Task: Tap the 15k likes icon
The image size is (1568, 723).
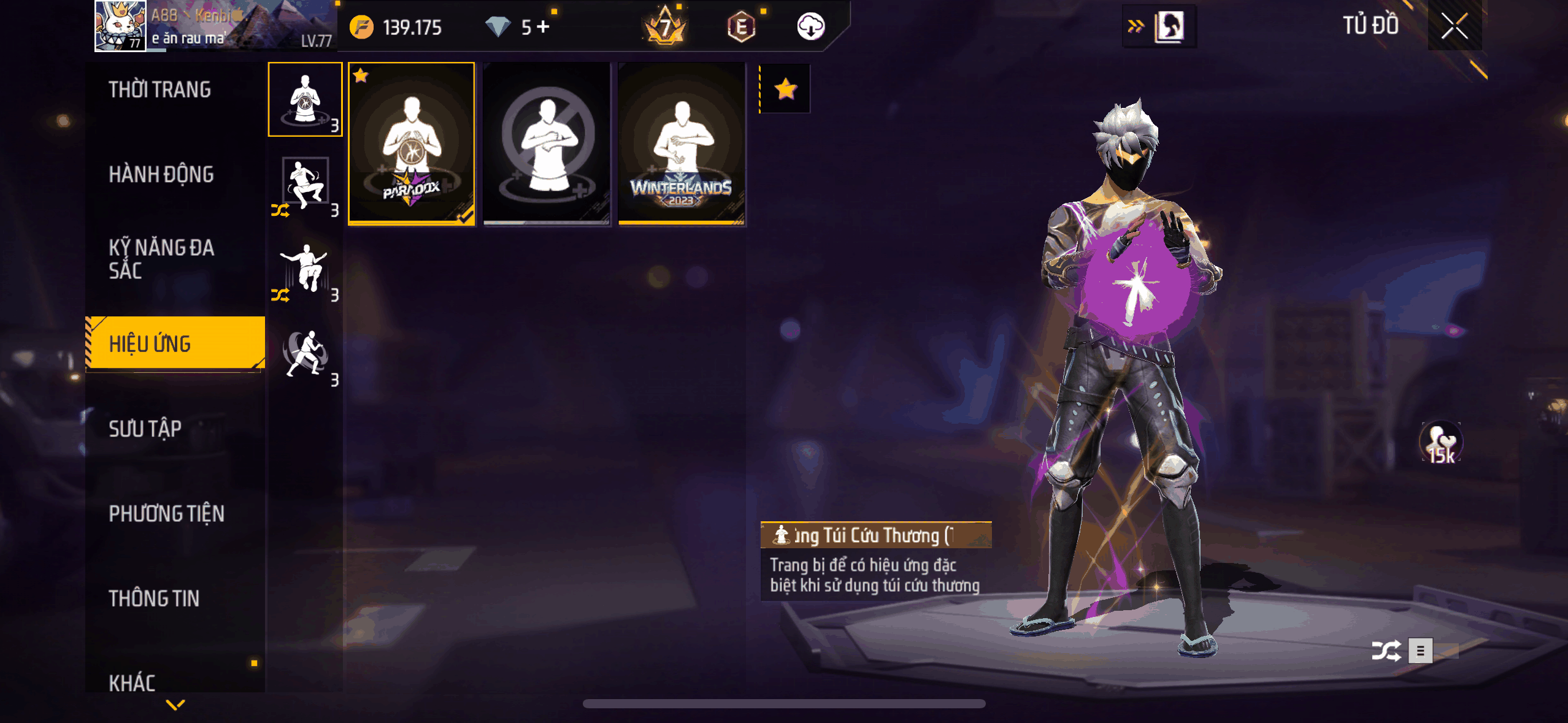Action: (1440, 442)
